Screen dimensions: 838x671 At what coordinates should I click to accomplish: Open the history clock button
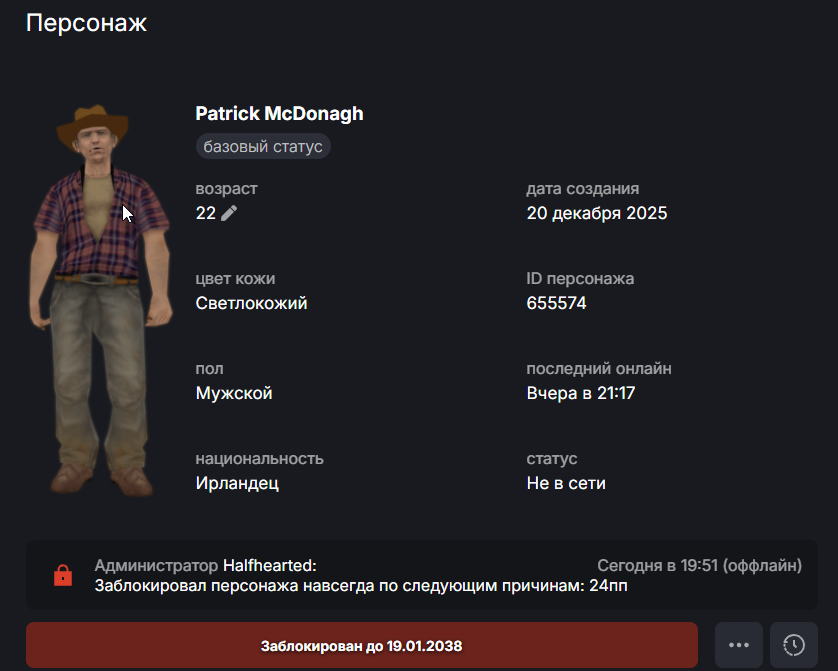794,645
